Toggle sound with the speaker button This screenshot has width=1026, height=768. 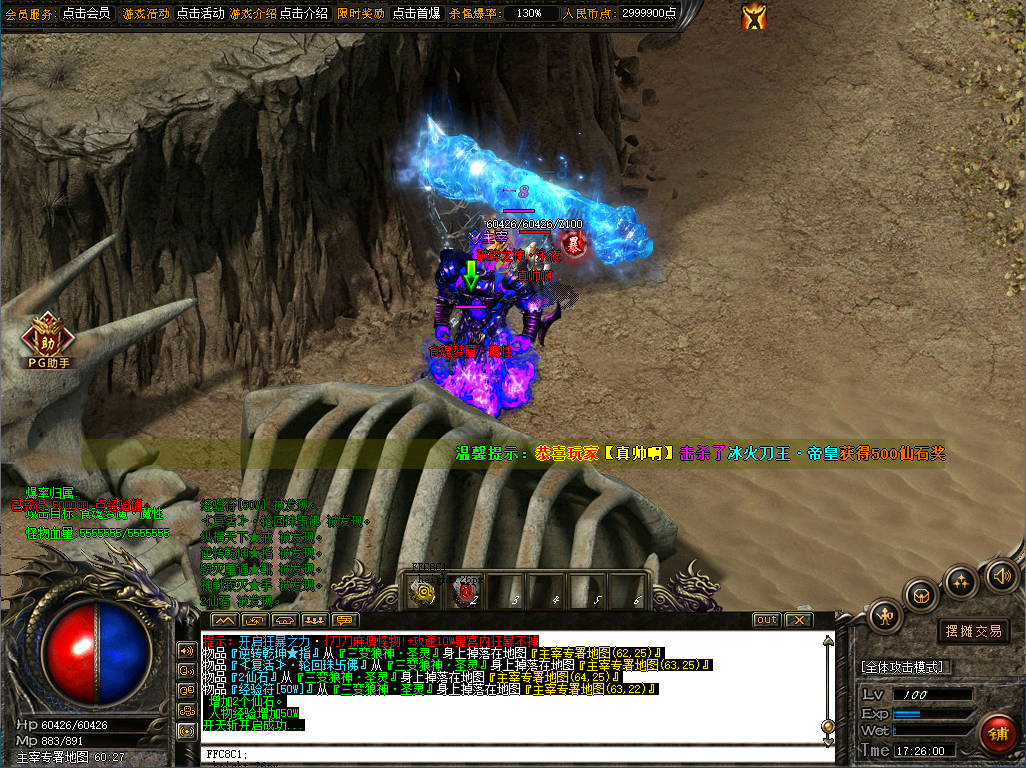pyautogui.click(x=1000, y=575)
